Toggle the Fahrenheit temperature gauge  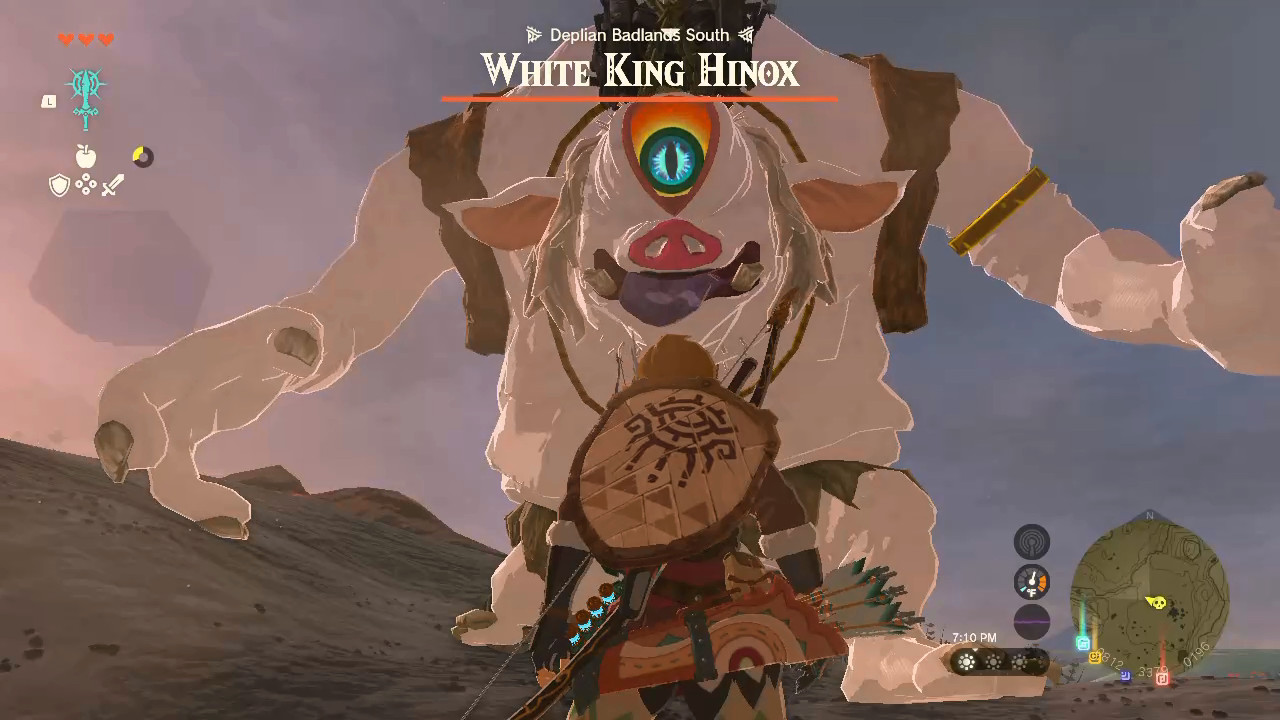(x=1032, y=580)
